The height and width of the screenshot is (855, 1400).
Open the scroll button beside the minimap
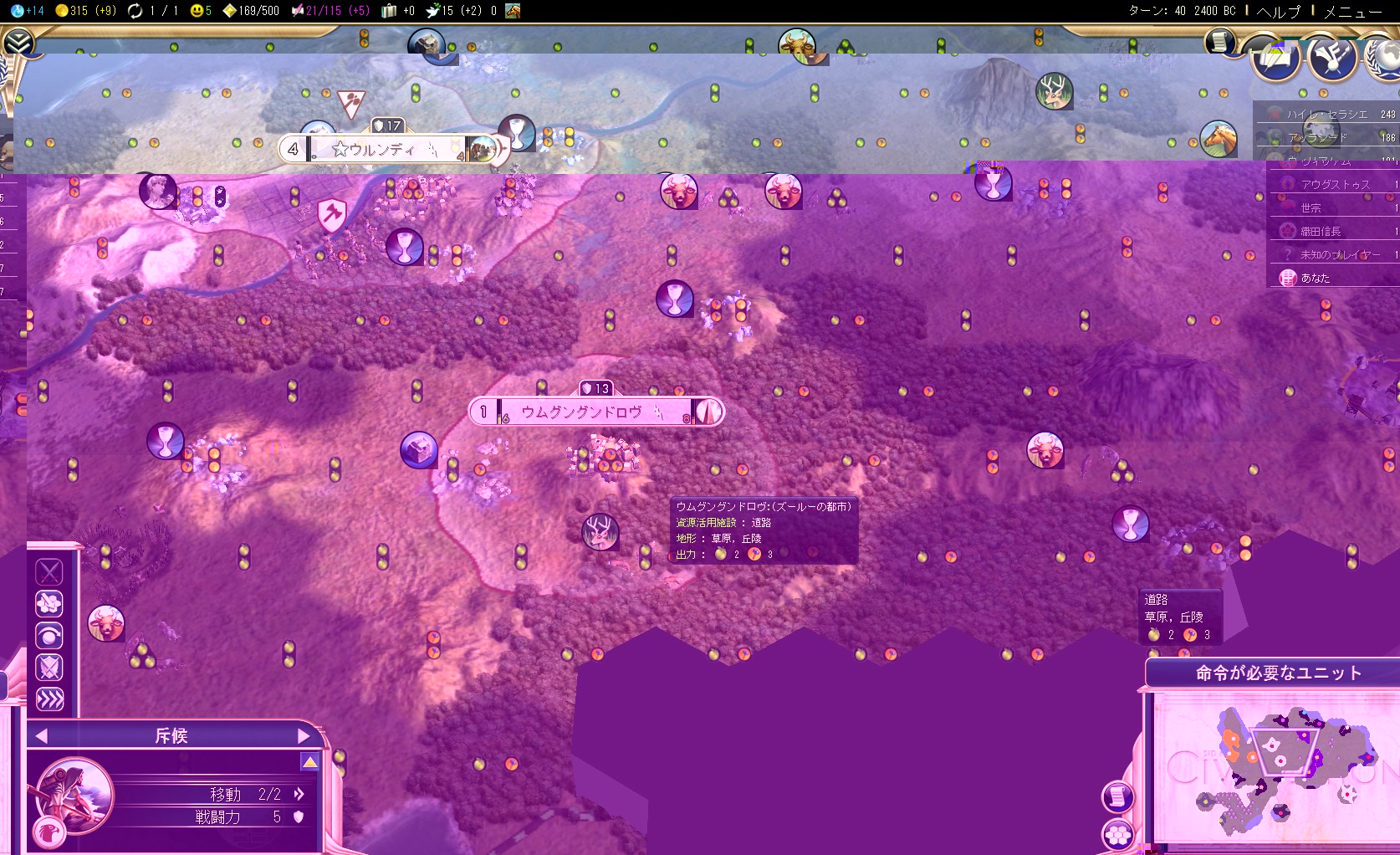pos(1118,796)
